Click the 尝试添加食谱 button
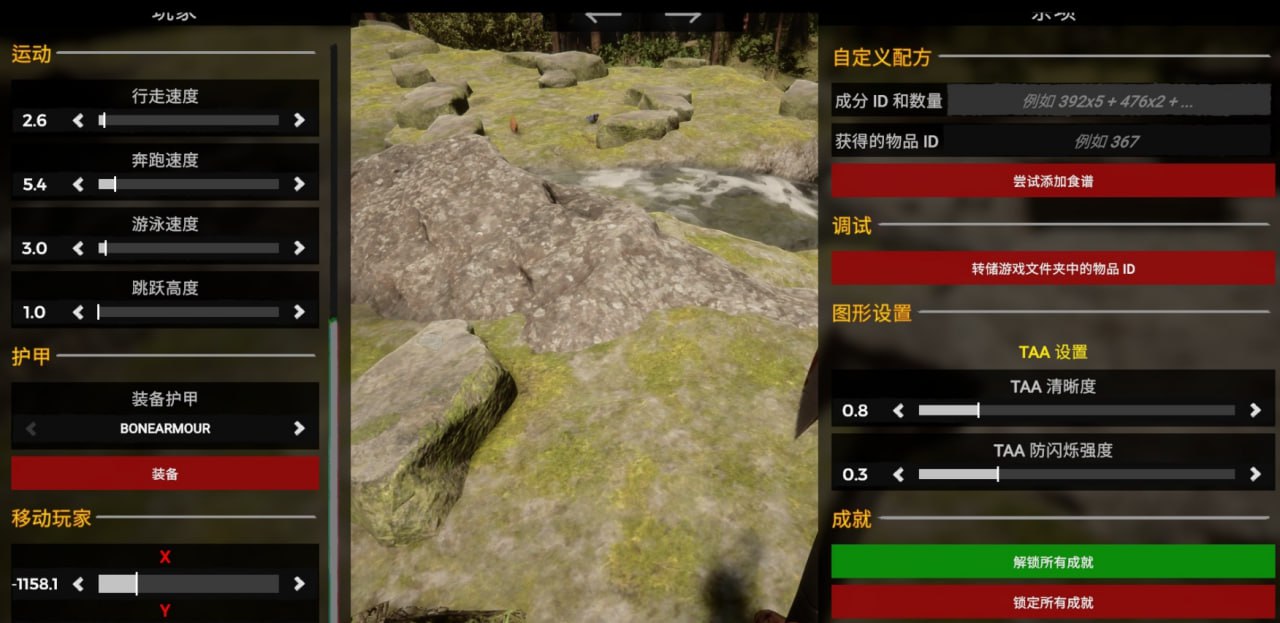The width and height of the screenshot is (1280, 623). pos(1053,181)
